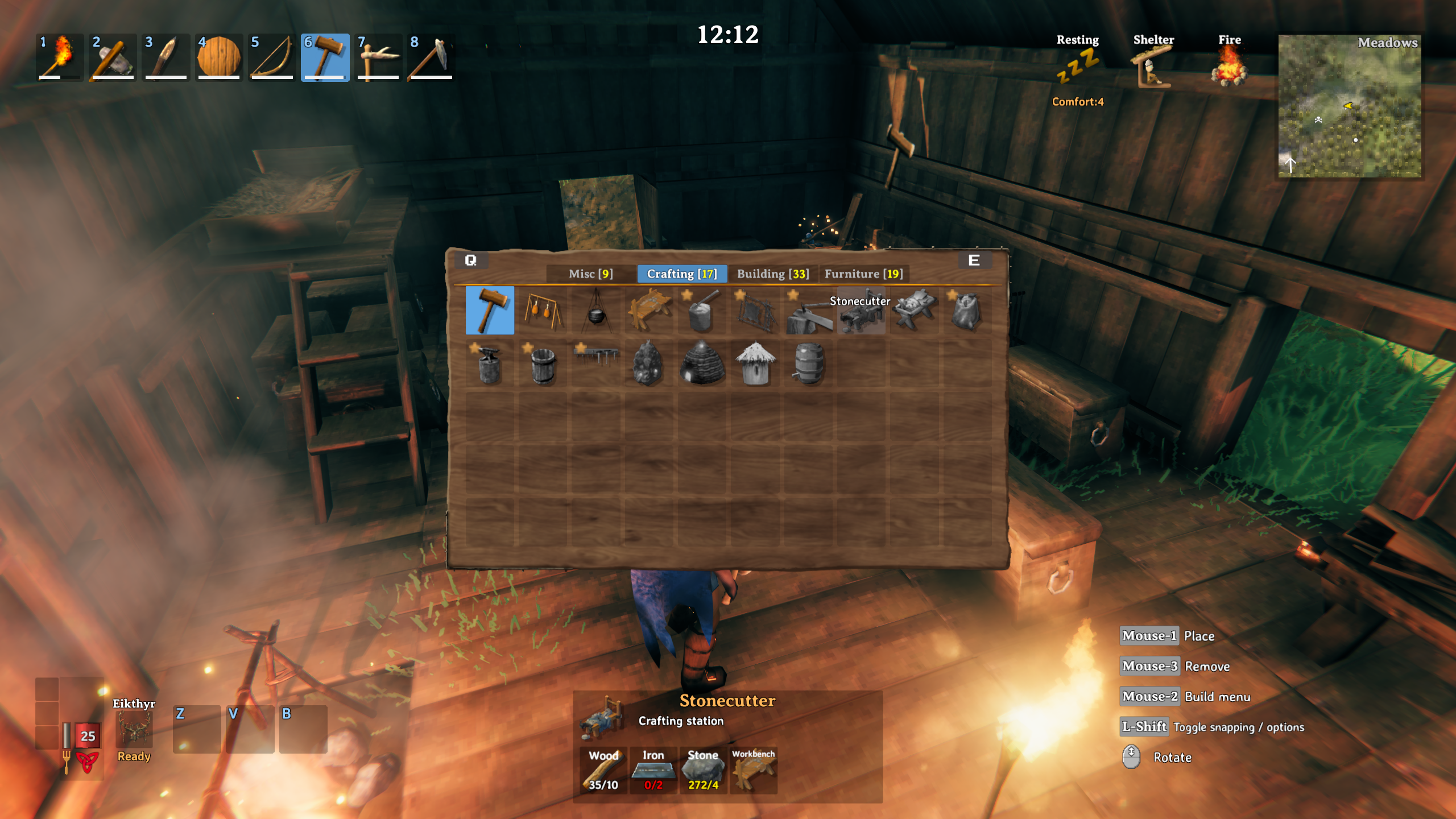Switch to the Furniture tab

click(x=863, y=274)
